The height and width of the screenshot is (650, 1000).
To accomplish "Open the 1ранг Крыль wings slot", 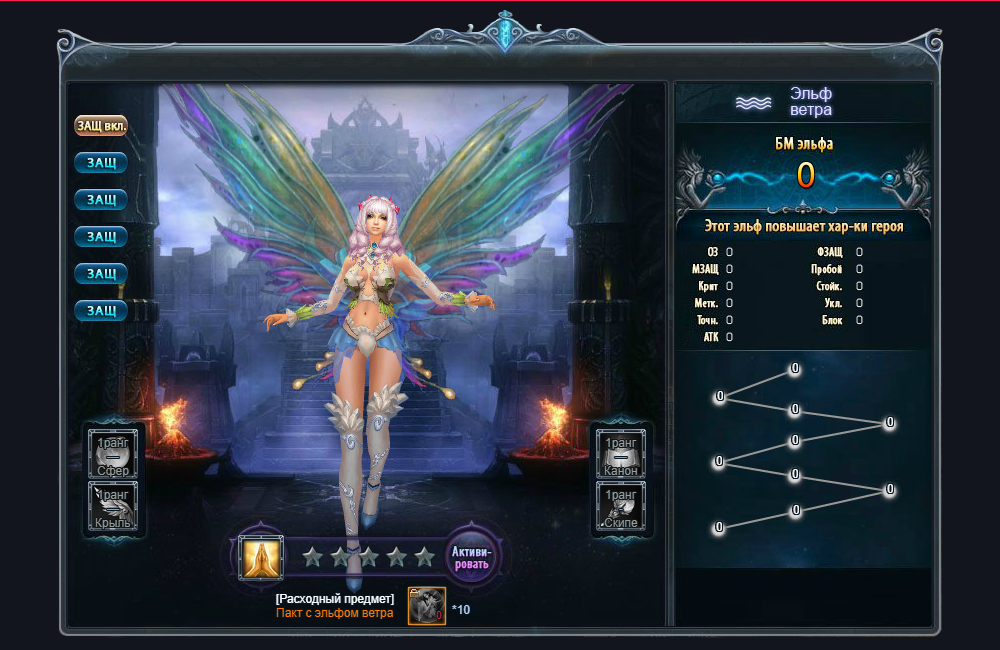I will [113, 507].
